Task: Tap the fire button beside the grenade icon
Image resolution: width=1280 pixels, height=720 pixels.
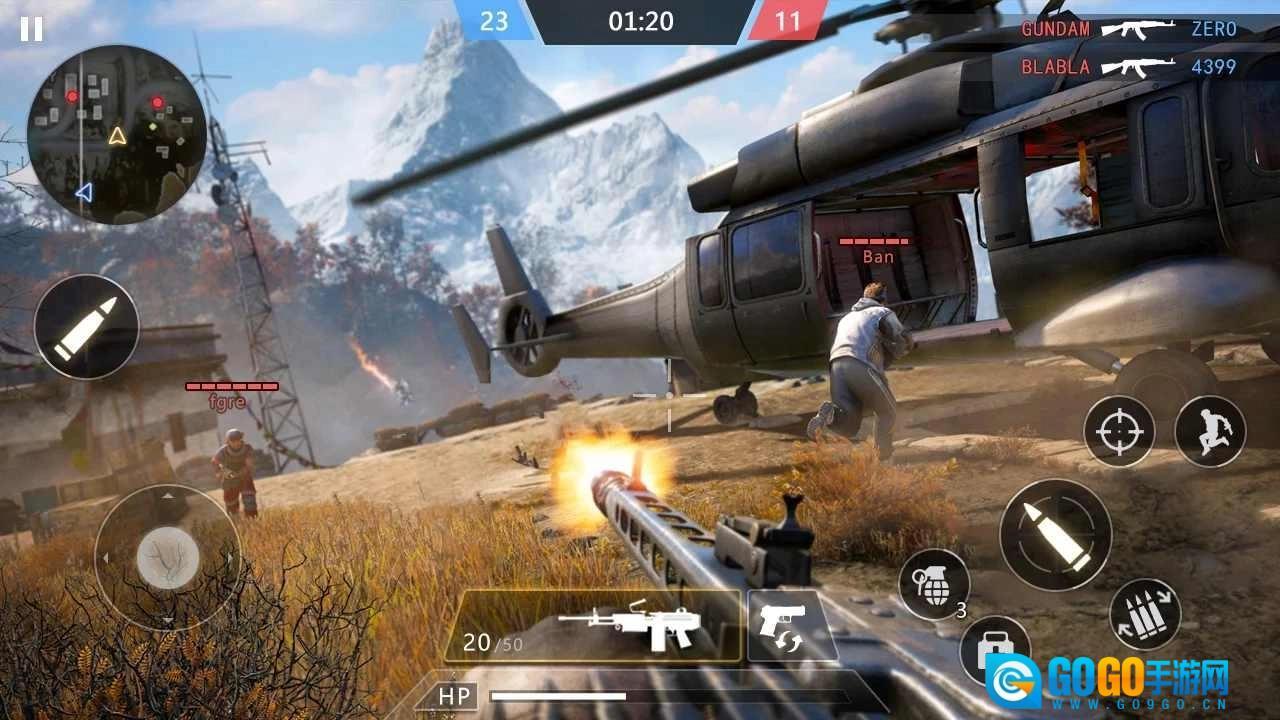Action: tap(1055, 535)
